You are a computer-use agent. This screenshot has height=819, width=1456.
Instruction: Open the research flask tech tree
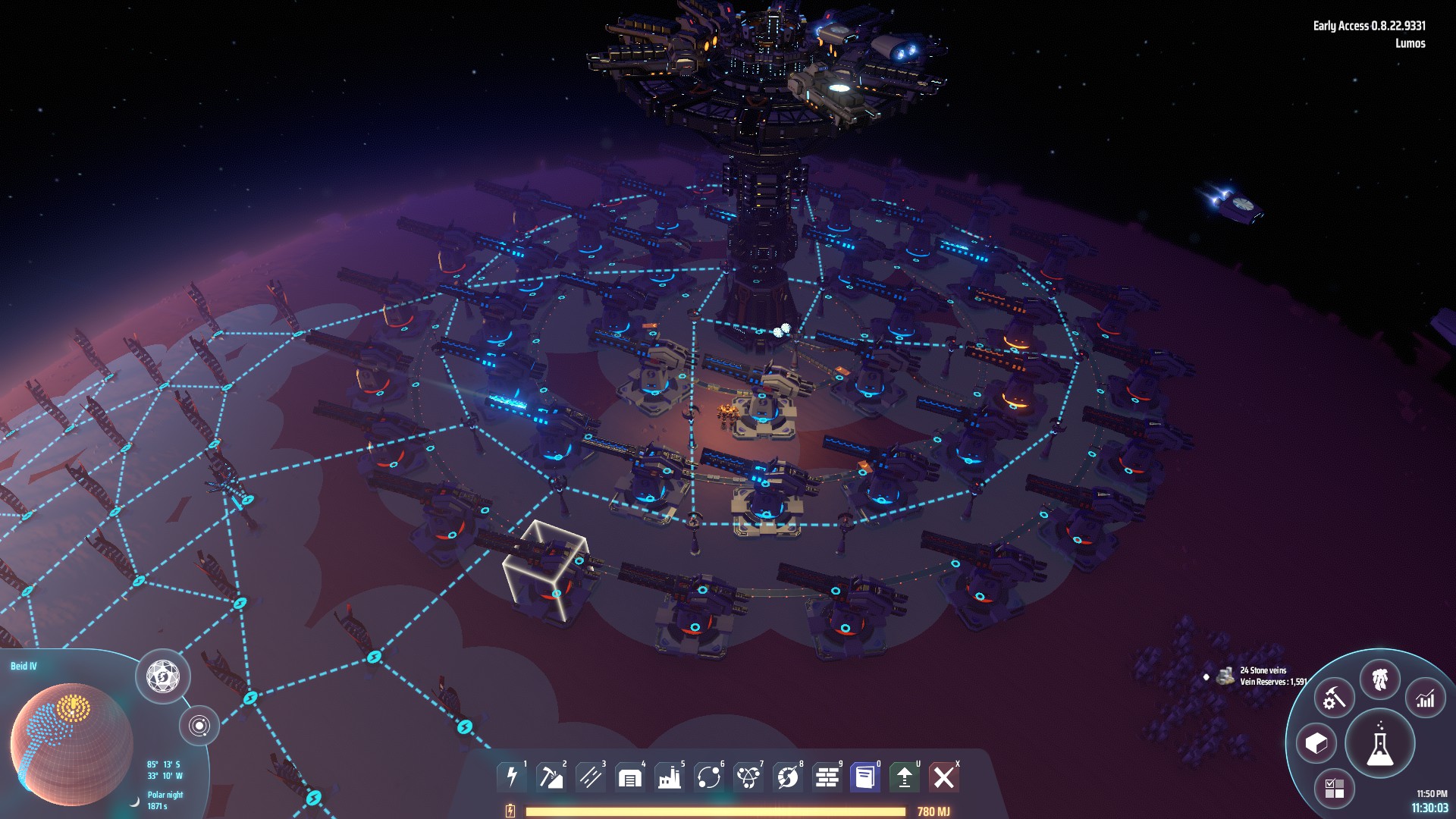(1379, 744)
